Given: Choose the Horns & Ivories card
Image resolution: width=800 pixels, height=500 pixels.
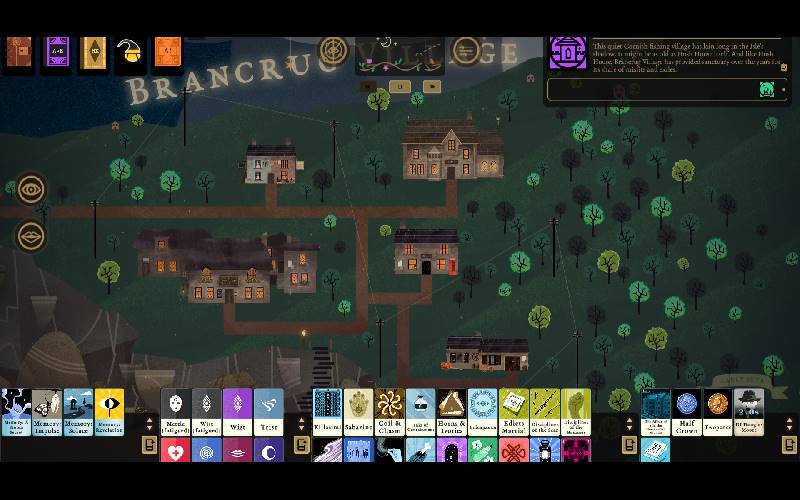Looking at the screenshot, I should [x=452, y=412].
